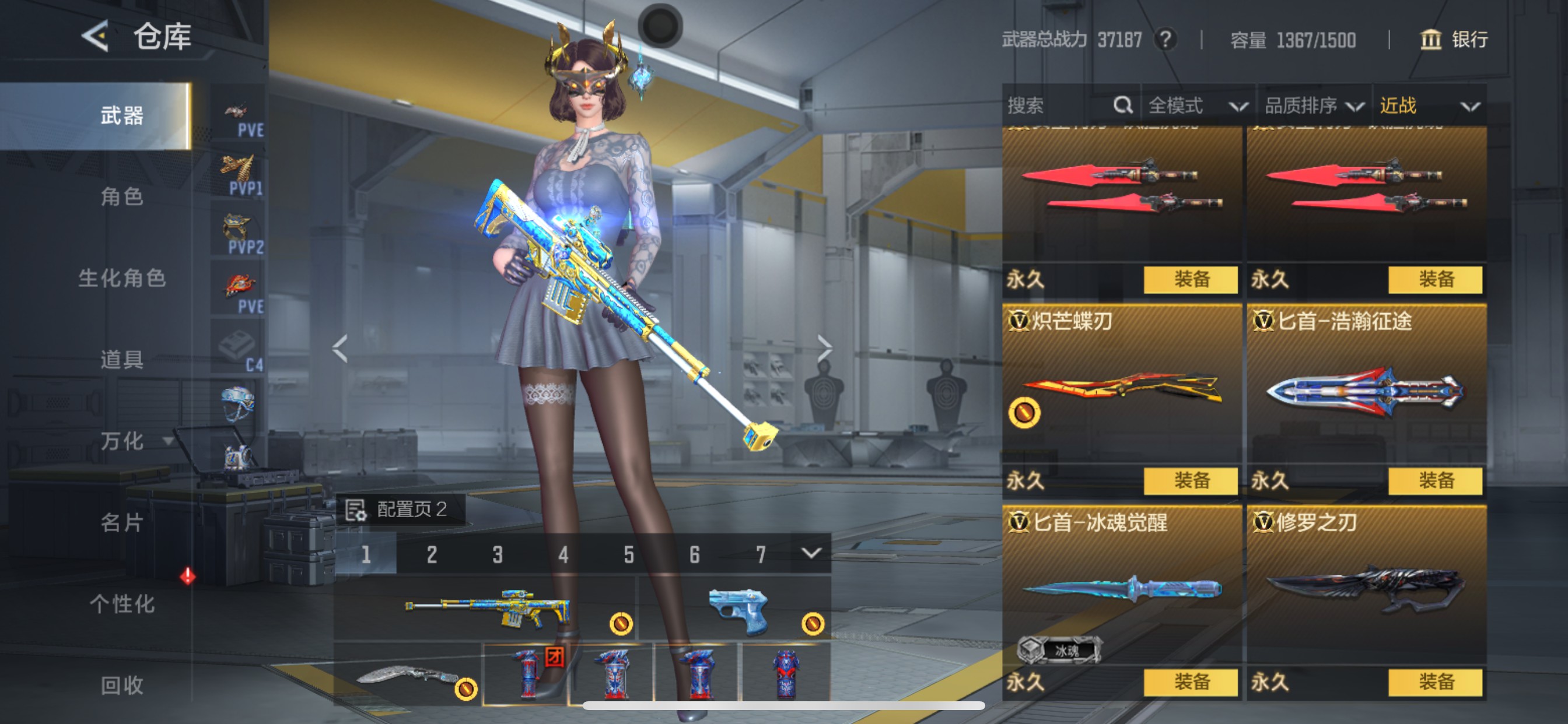The image size is (1568, 724).
Task: Click the weapon power question mark help icon
Action: click(x=1166, y=40)
